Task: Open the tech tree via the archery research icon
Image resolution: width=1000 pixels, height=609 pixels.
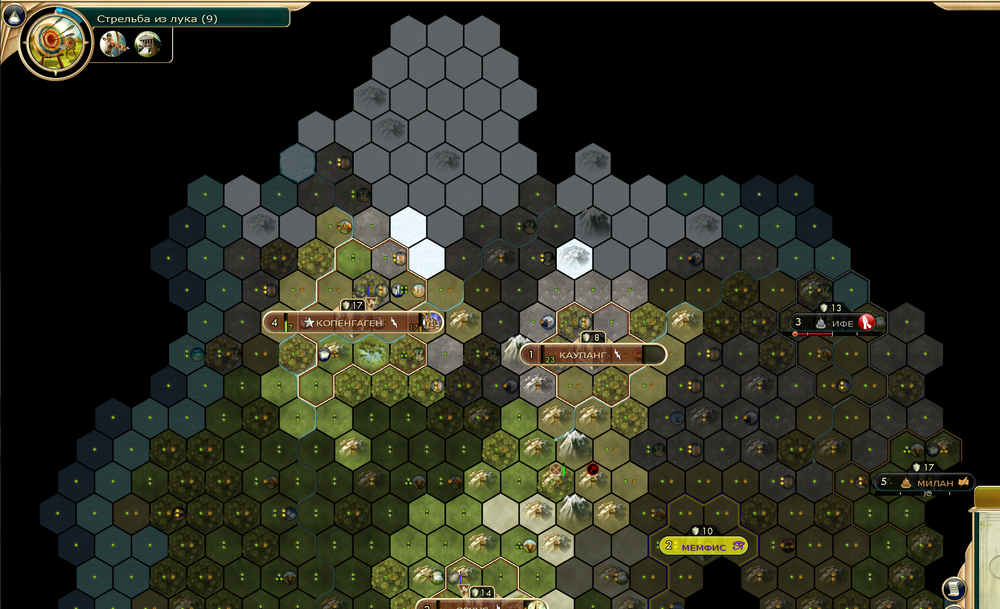Action: [48, 43]
